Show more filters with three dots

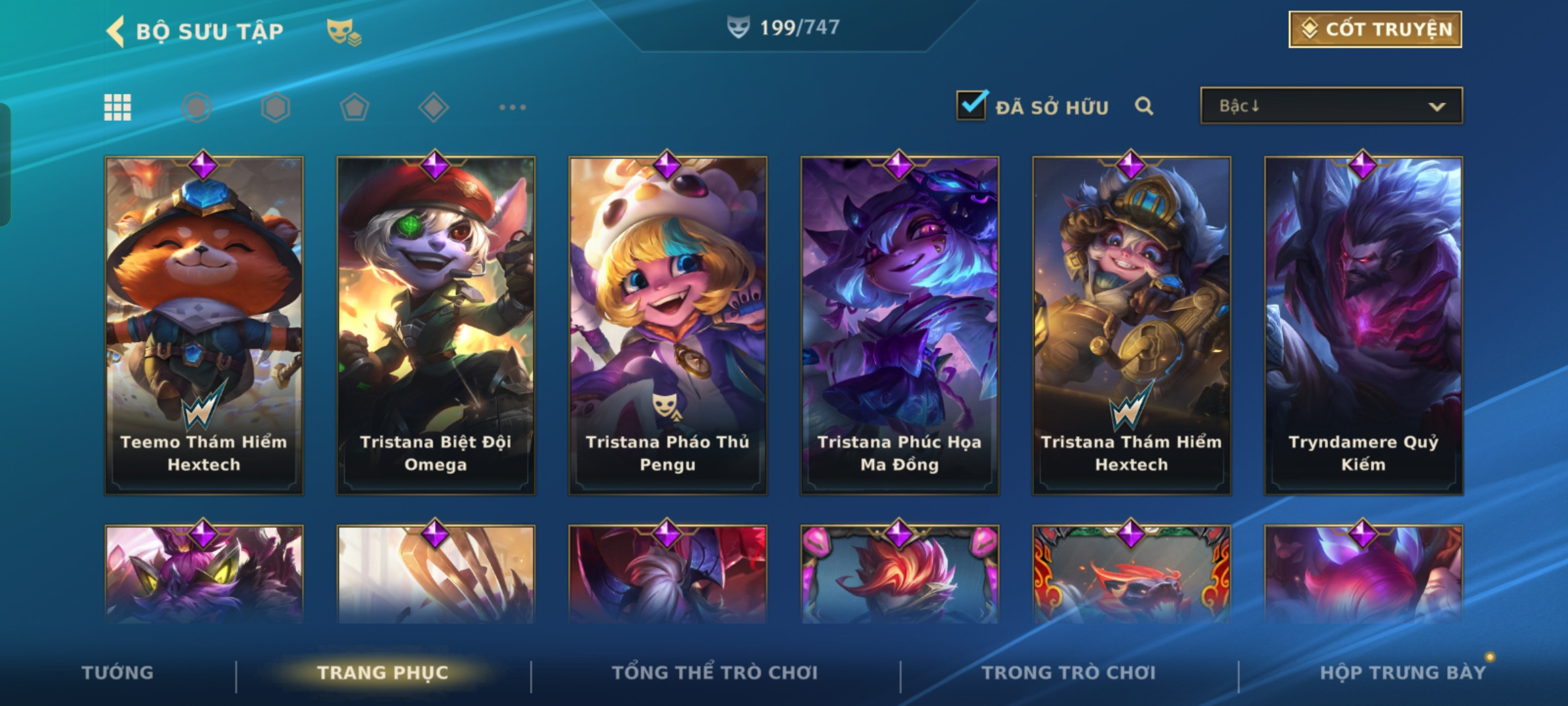(512, 107)
